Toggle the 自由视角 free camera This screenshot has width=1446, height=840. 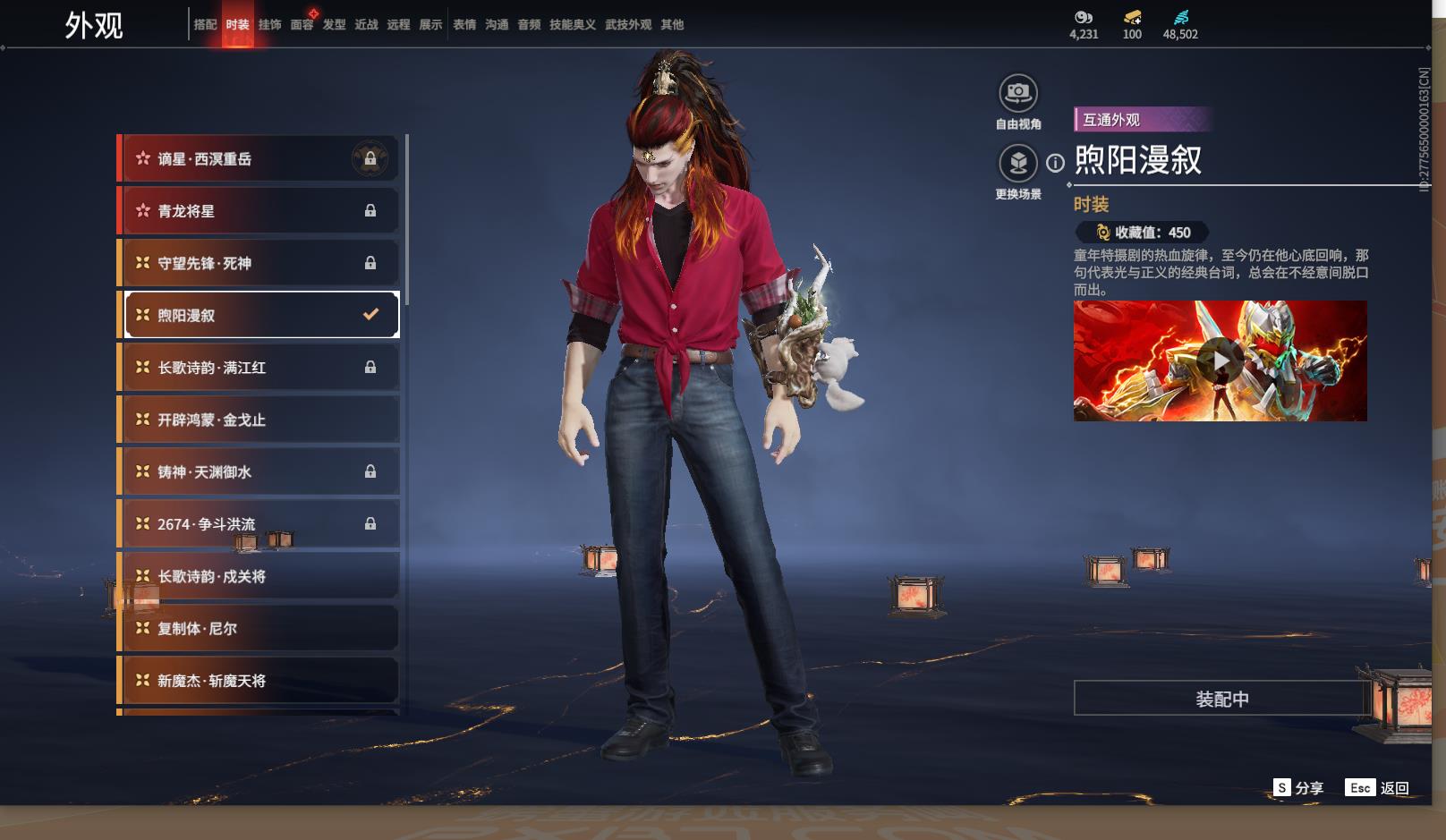(1017, 93)
